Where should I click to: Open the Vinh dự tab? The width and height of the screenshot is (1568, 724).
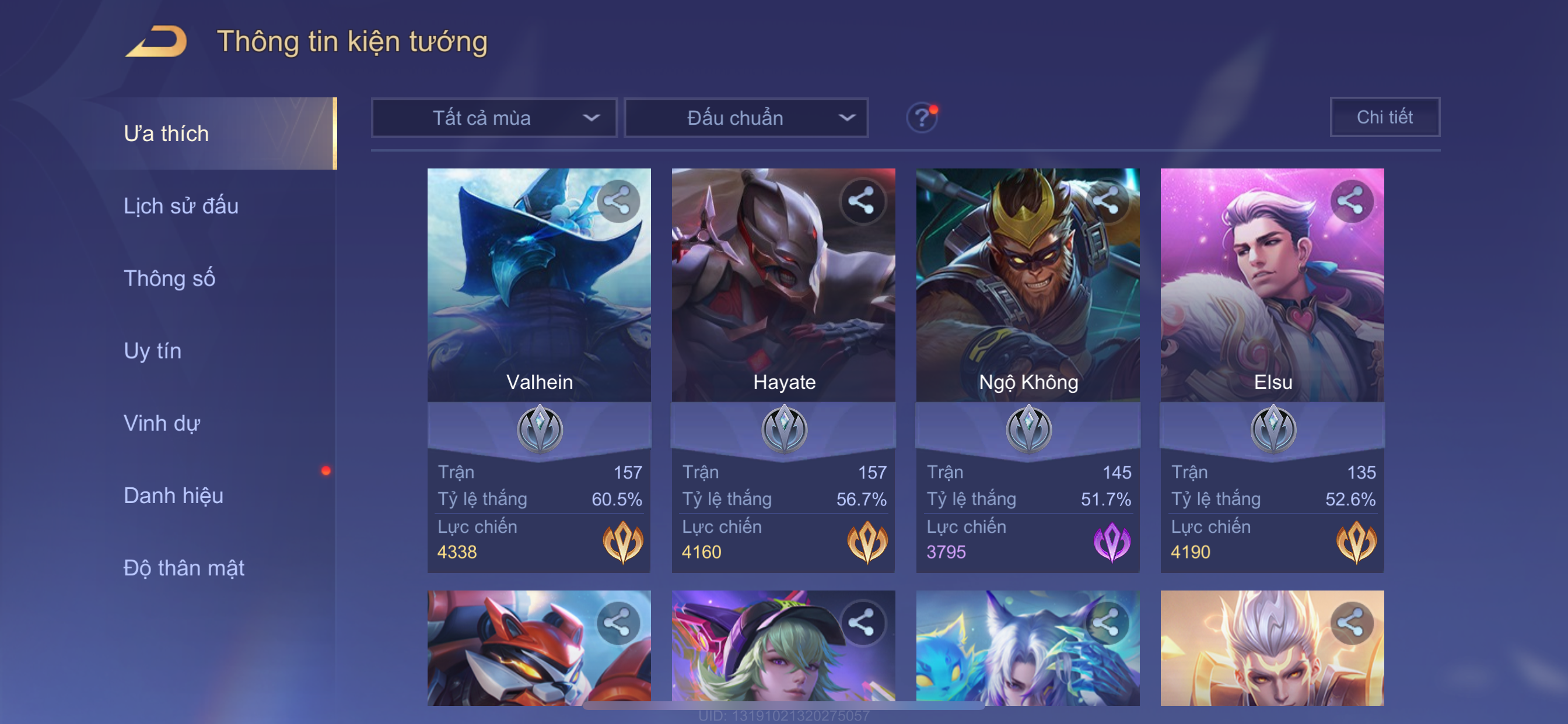[162, 423]
